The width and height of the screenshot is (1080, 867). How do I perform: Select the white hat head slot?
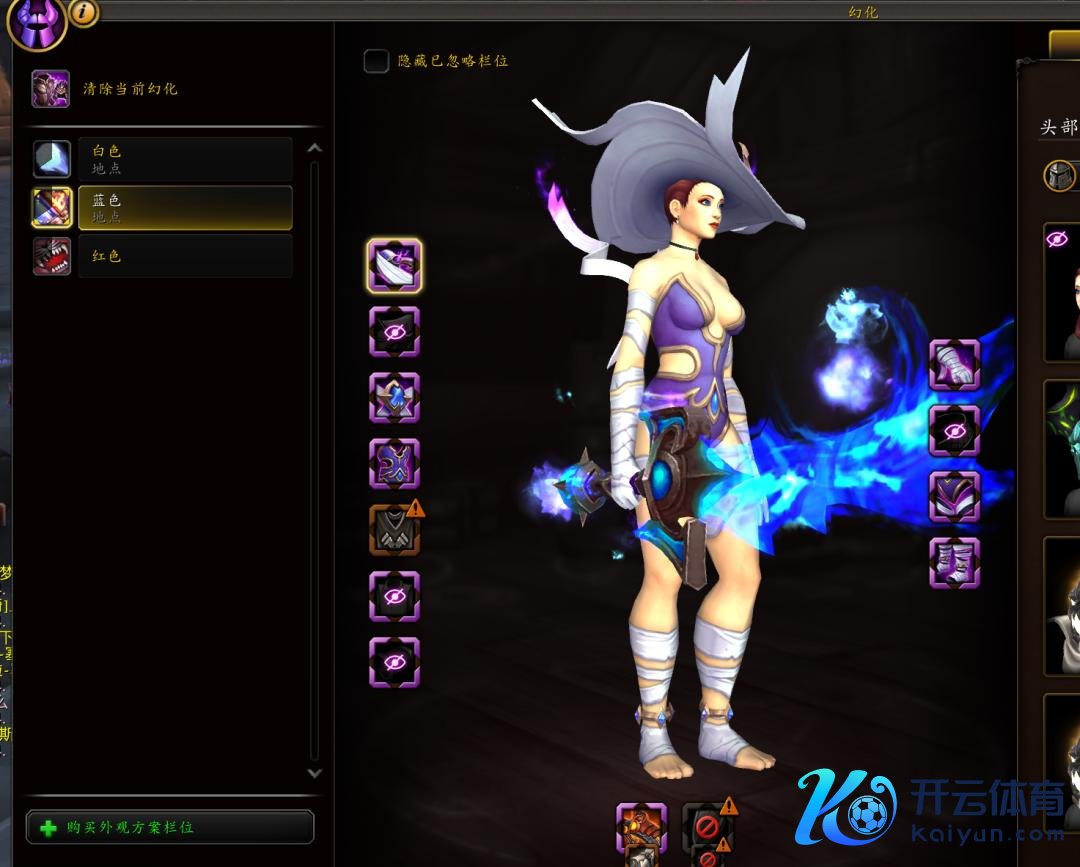click(394, 265)
